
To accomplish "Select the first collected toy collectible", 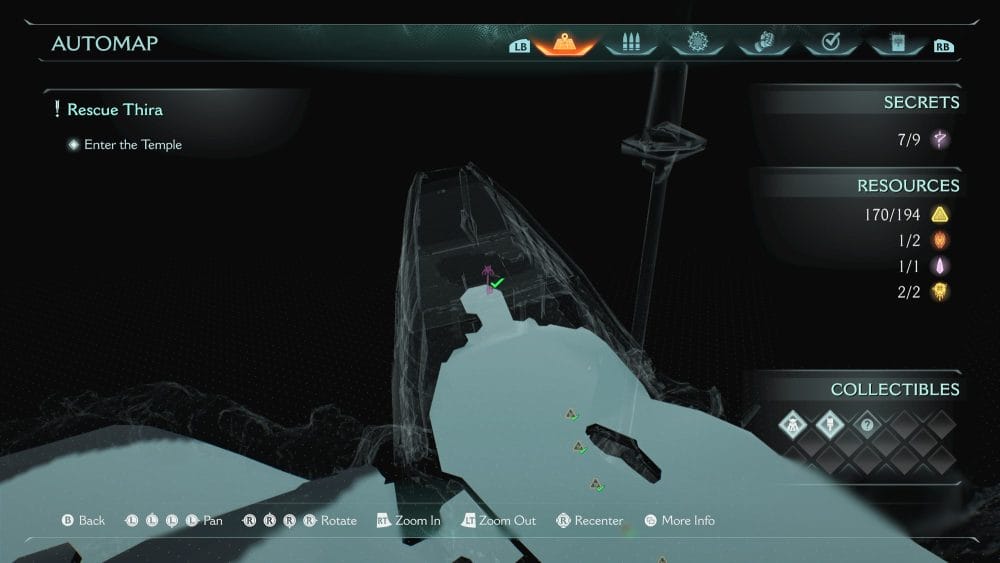I will pos(792,425).
